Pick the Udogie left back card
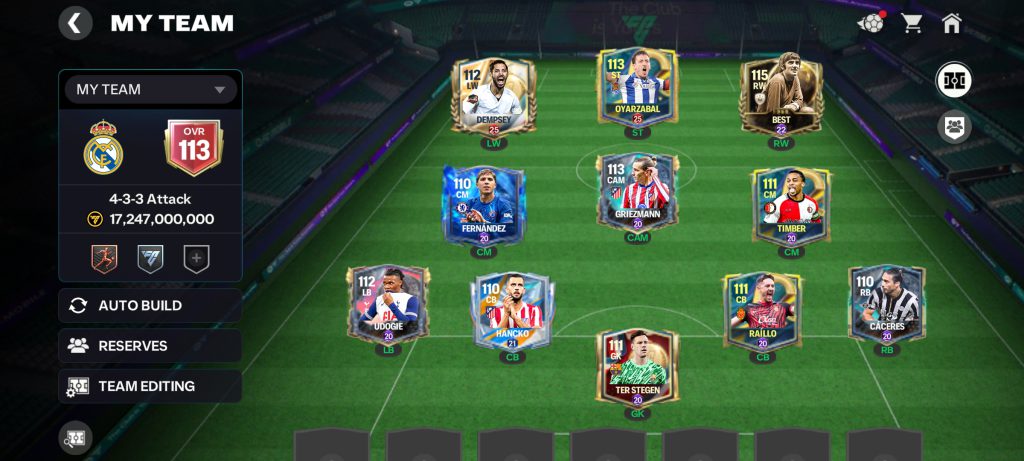Viewport: 1024px width, 461px height. (388, 305)
